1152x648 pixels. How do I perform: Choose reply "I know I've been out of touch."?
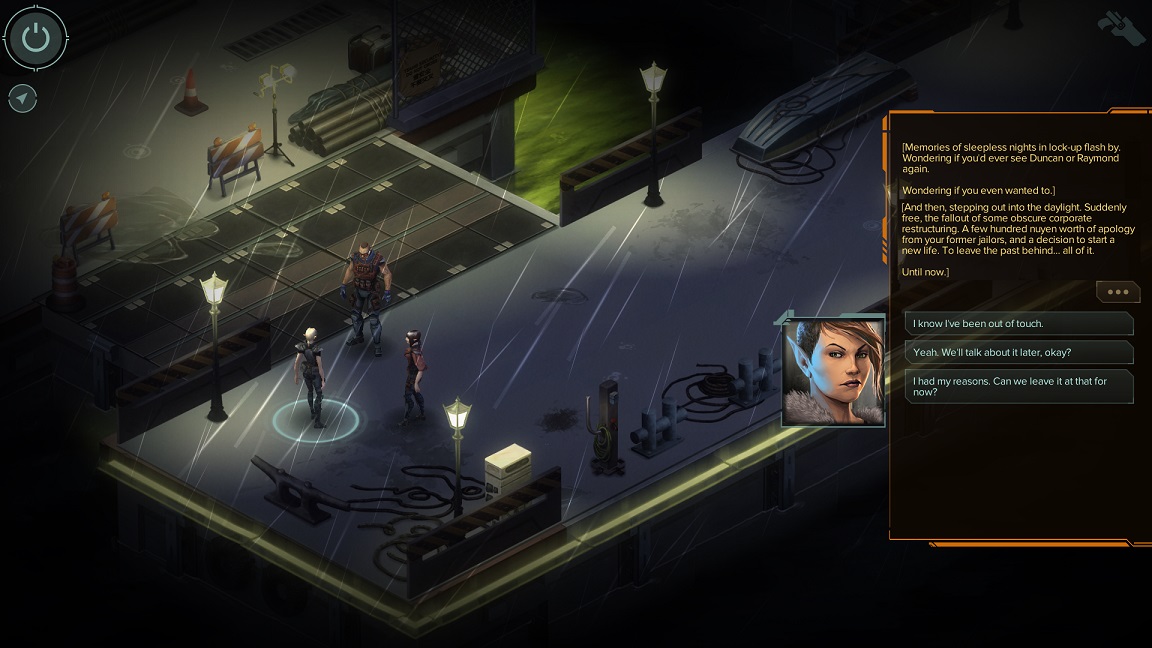point(1018,323)
